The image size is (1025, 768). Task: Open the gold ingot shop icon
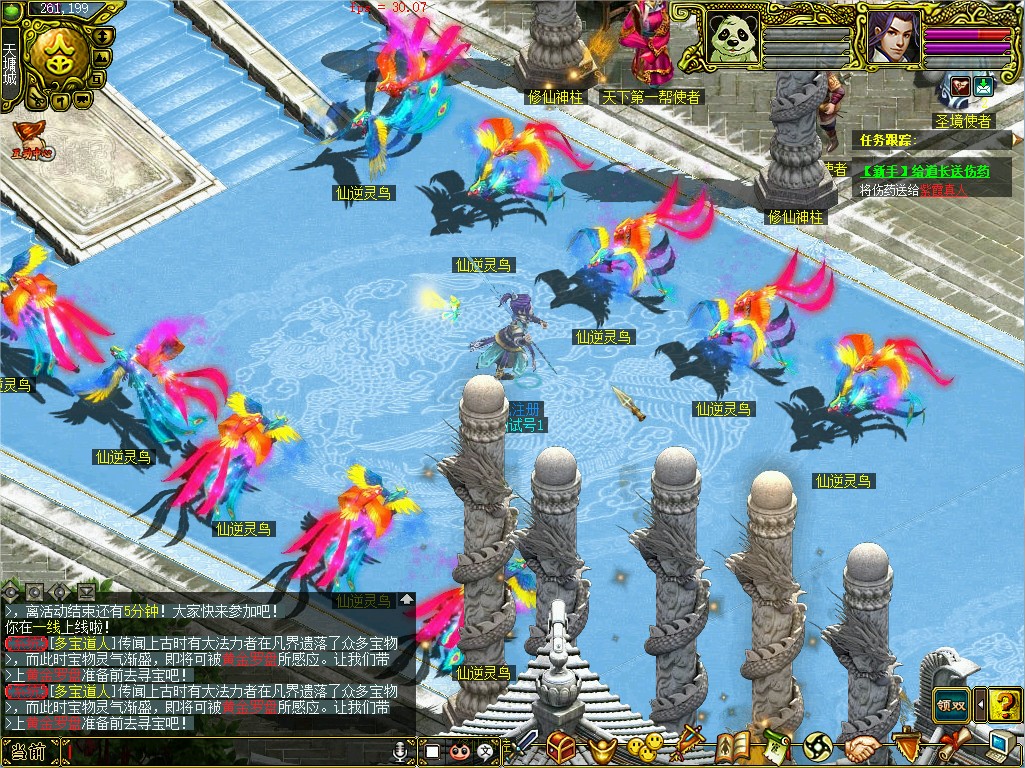point(601,747)
